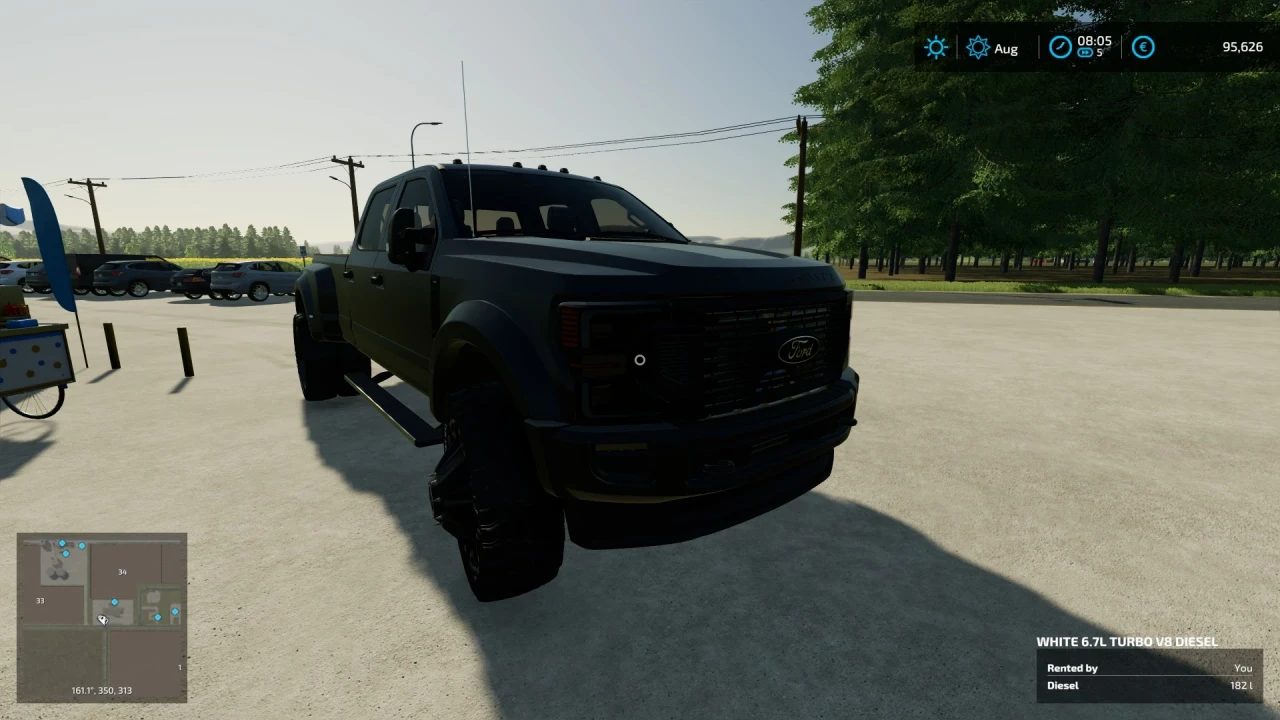Open the in-game clock icon
This screenshot has height=720, width=1280.
tap(1060, 46)
